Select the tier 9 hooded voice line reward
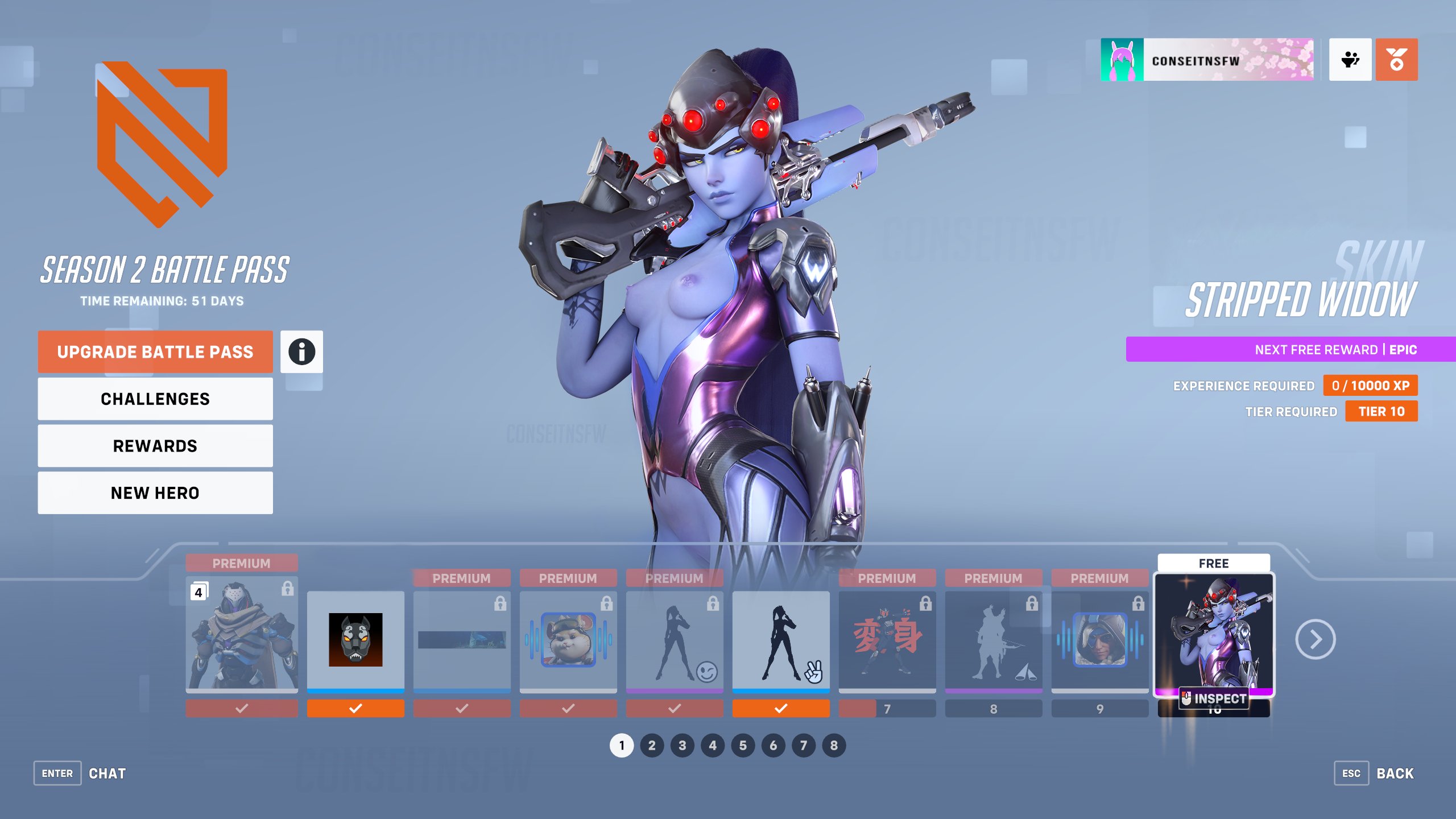Image resolution: width=1456 pixels, height=819 pixels. click(1100, 640)
